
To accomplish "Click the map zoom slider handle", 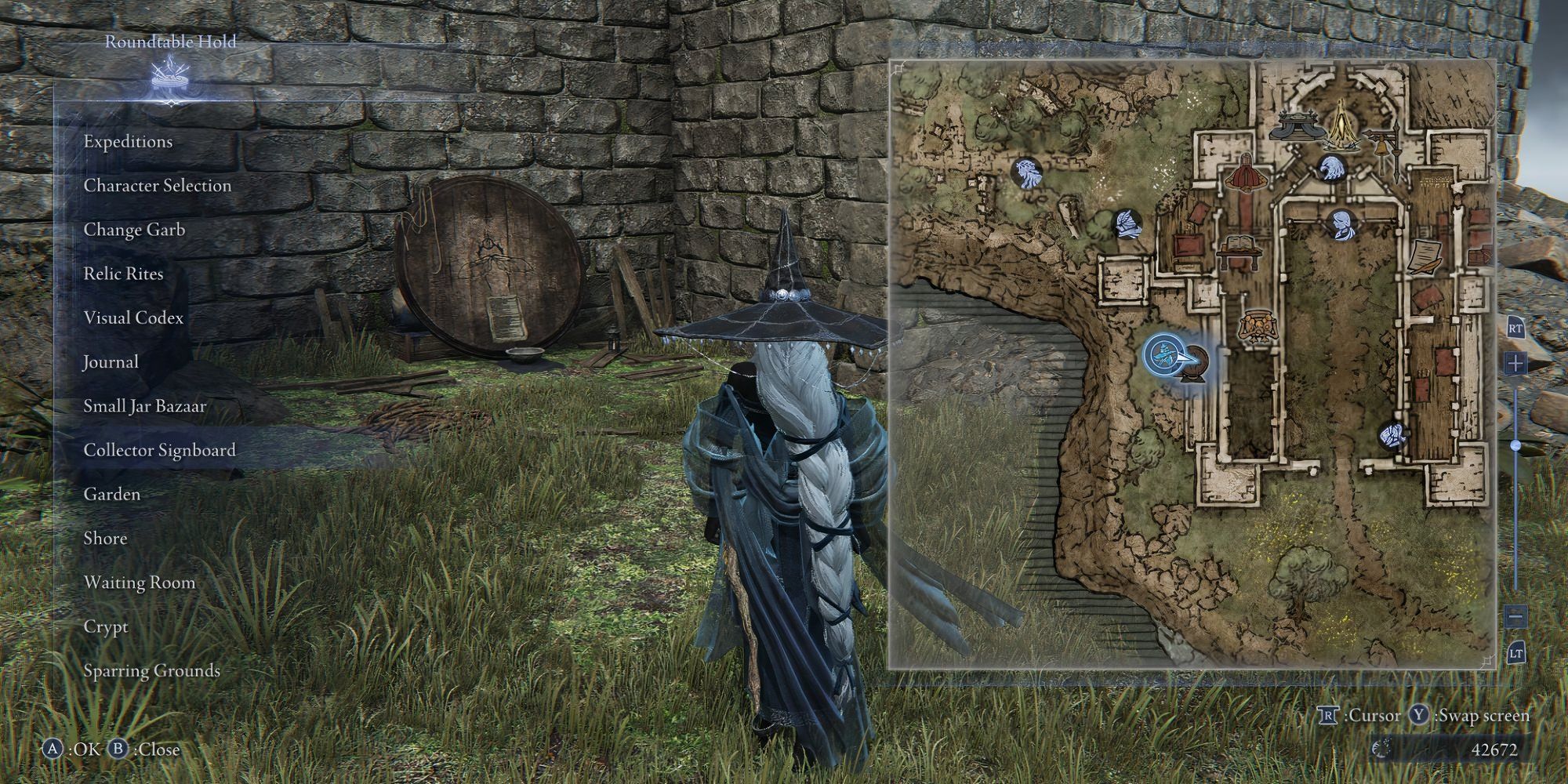I will [x=1515, y=445].
